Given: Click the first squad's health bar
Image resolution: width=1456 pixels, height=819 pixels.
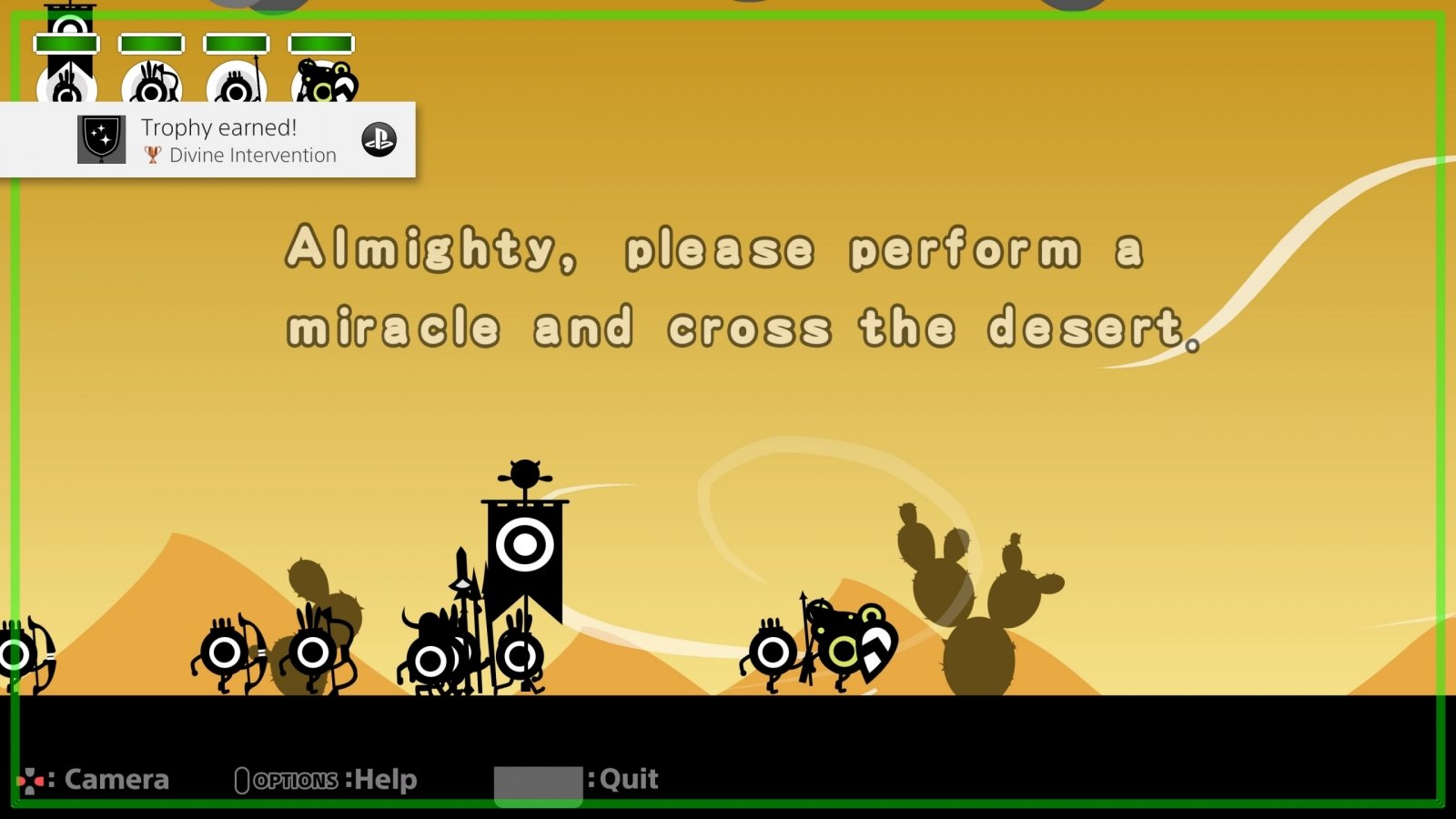Looking at the screenshot, I should coord(68,41).
